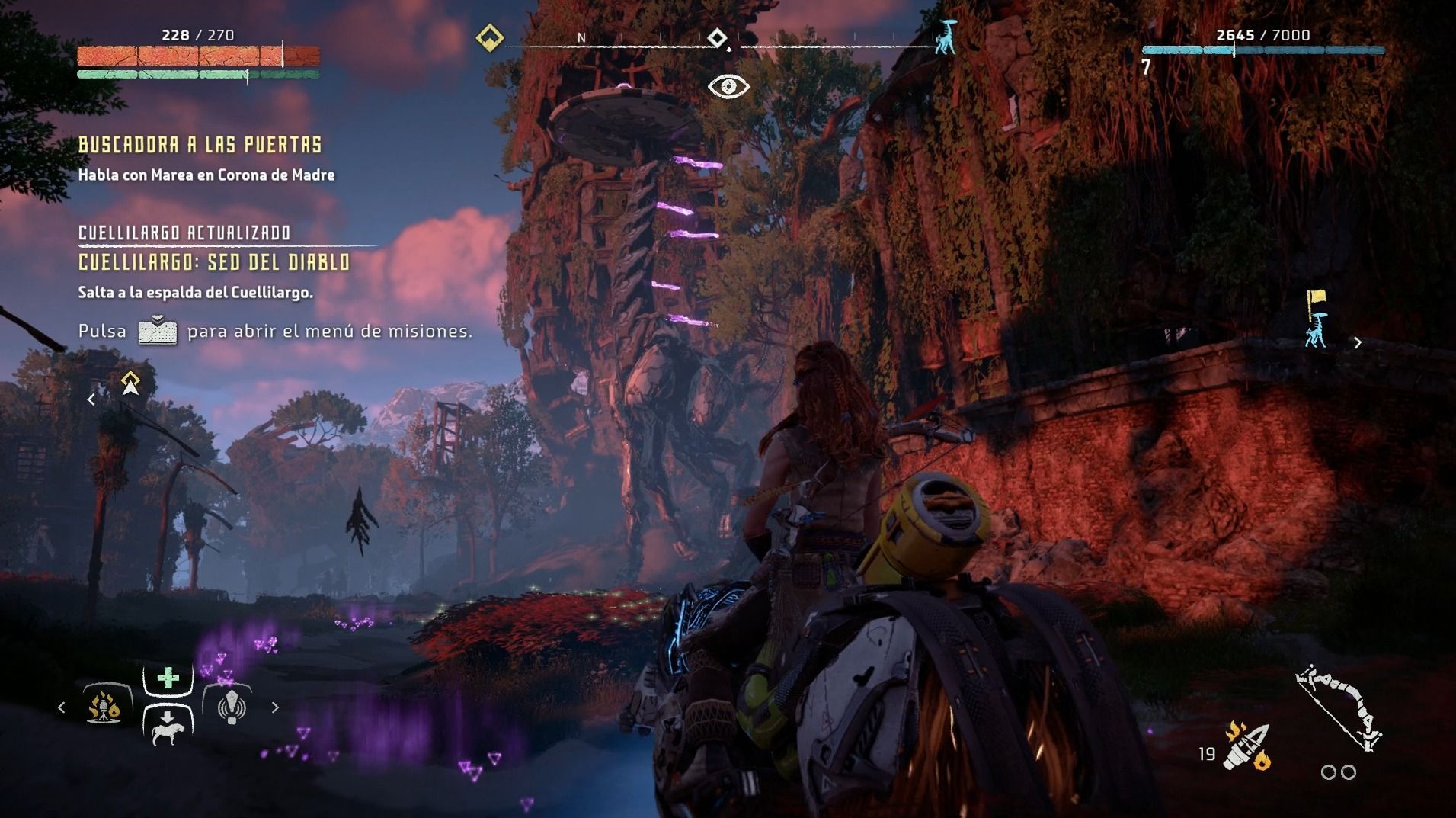Pick the lure call tool icon
1456x818 pixels.
point(231,706)
